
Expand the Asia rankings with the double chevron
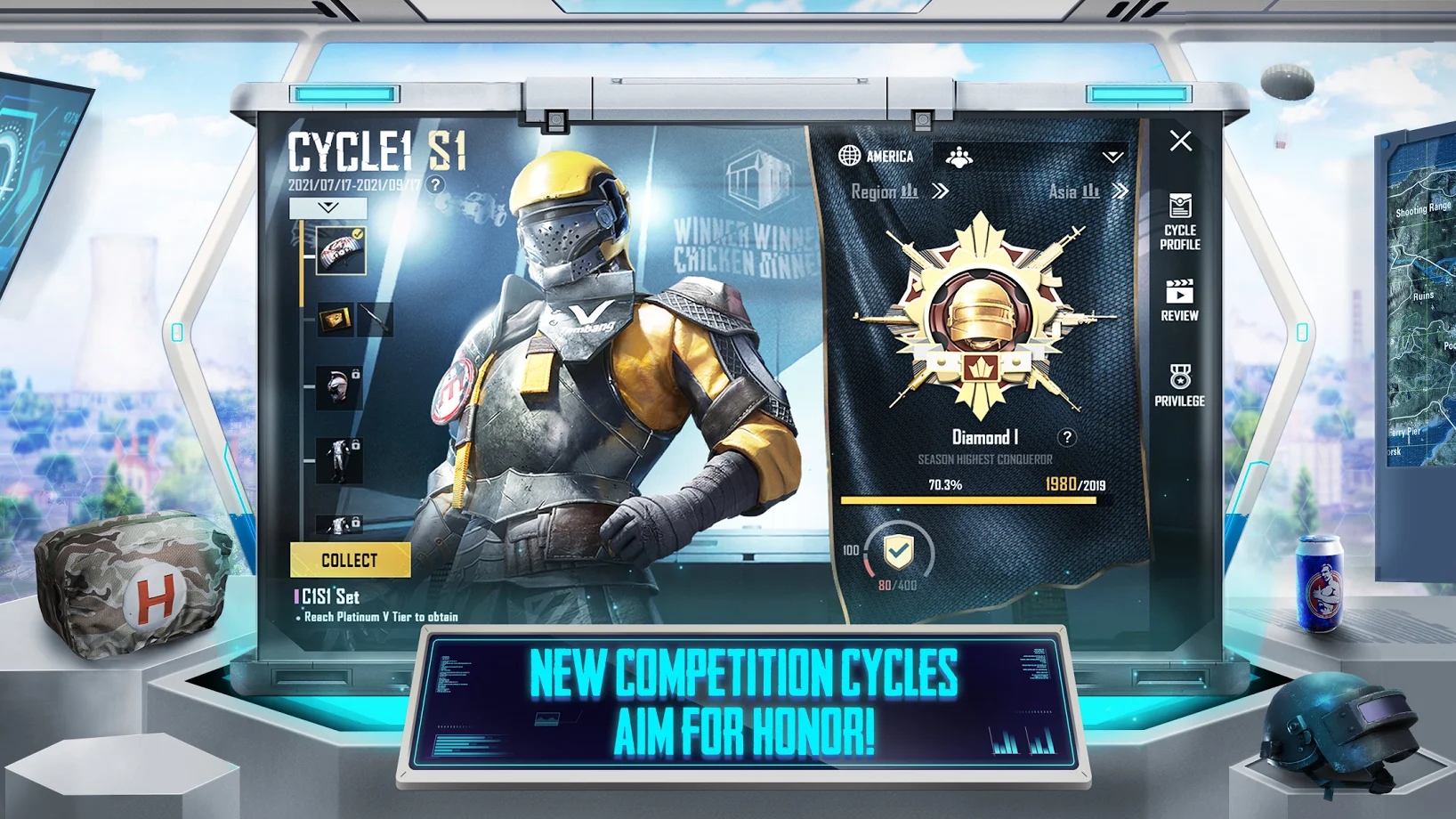tap(1121, 191)
